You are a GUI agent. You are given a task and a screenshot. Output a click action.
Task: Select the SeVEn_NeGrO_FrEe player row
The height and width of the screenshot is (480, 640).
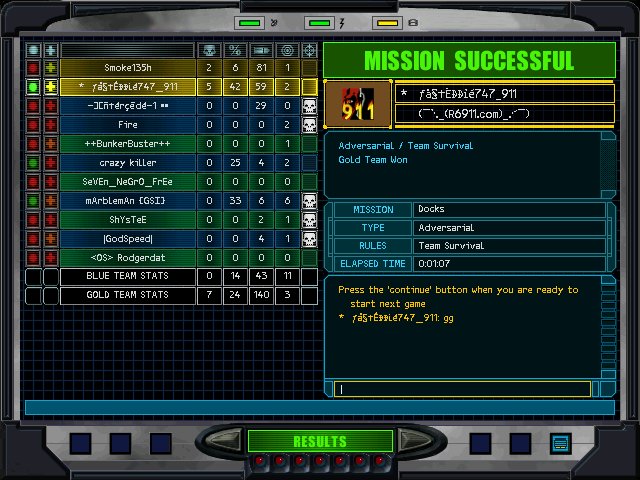pyautogui.click(x=128, y=181)
